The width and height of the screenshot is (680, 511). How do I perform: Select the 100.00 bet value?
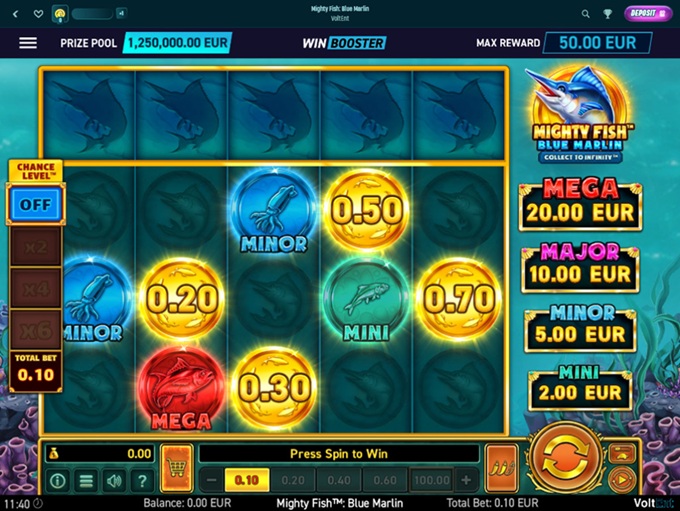click(431, 481)
